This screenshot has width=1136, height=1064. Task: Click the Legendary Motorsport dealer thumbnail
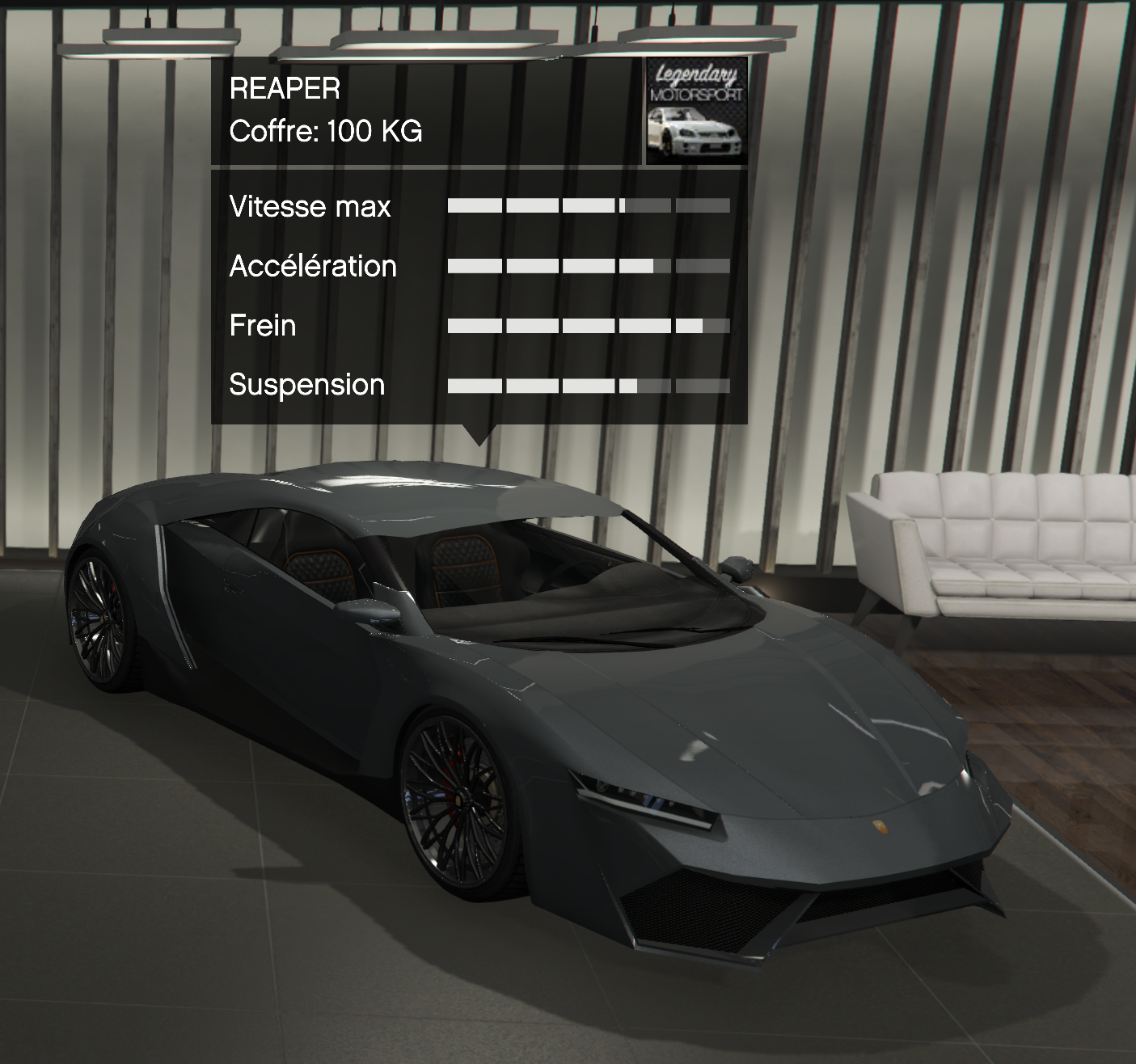click(696, 111)
